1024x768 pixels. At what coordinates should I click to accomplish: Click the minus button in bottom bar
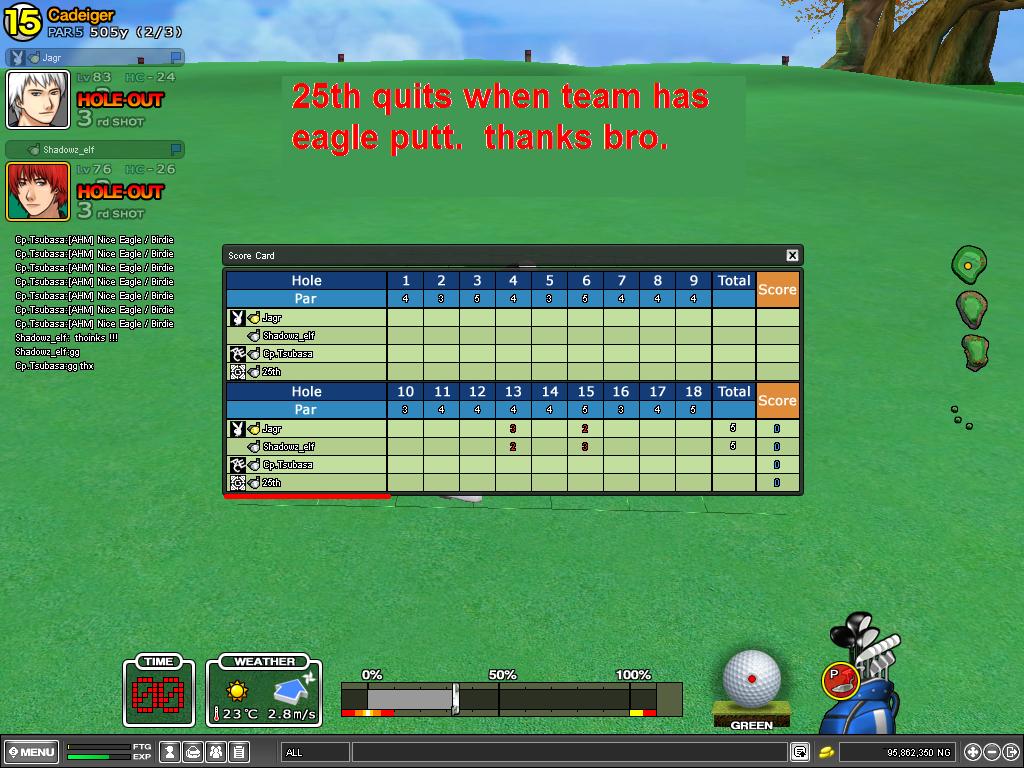pos(992,752)
